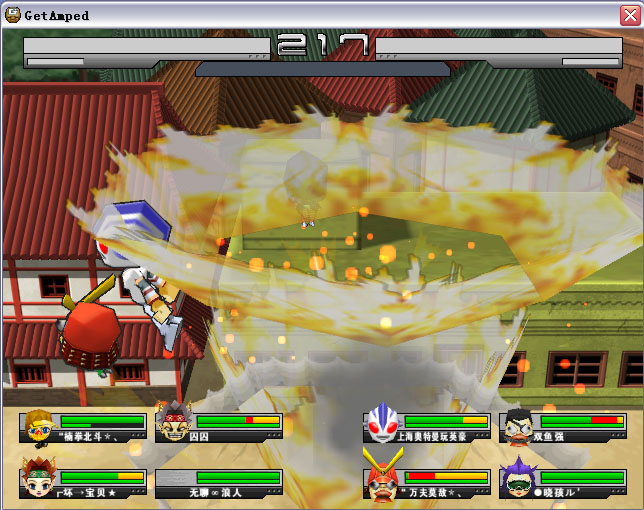Select the 无聊∞浪人 player panel
Image resolution: width=644 pixels, height=510 pixels.
(219, 483)
